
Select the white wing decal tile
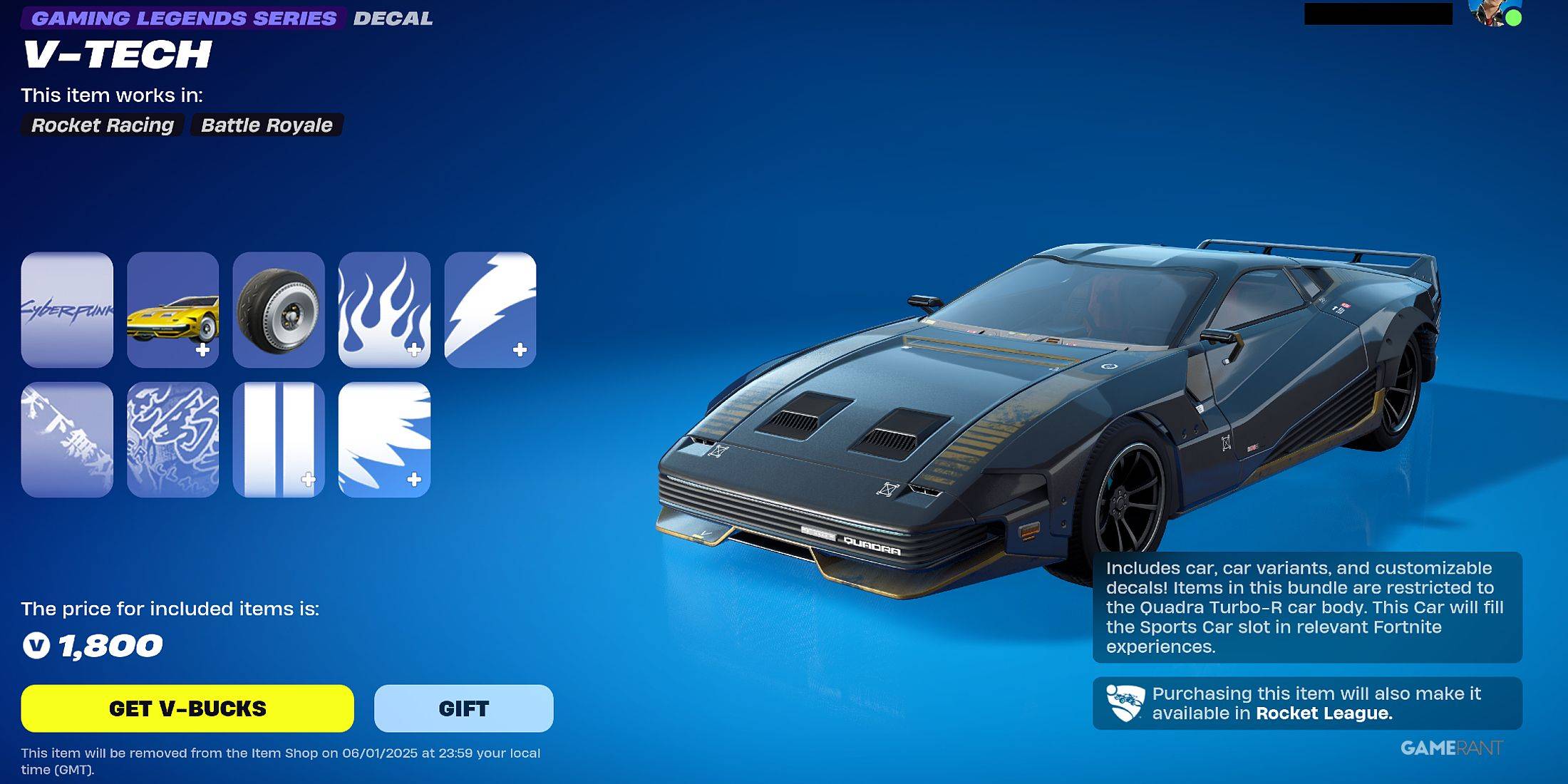click(384, 440)
